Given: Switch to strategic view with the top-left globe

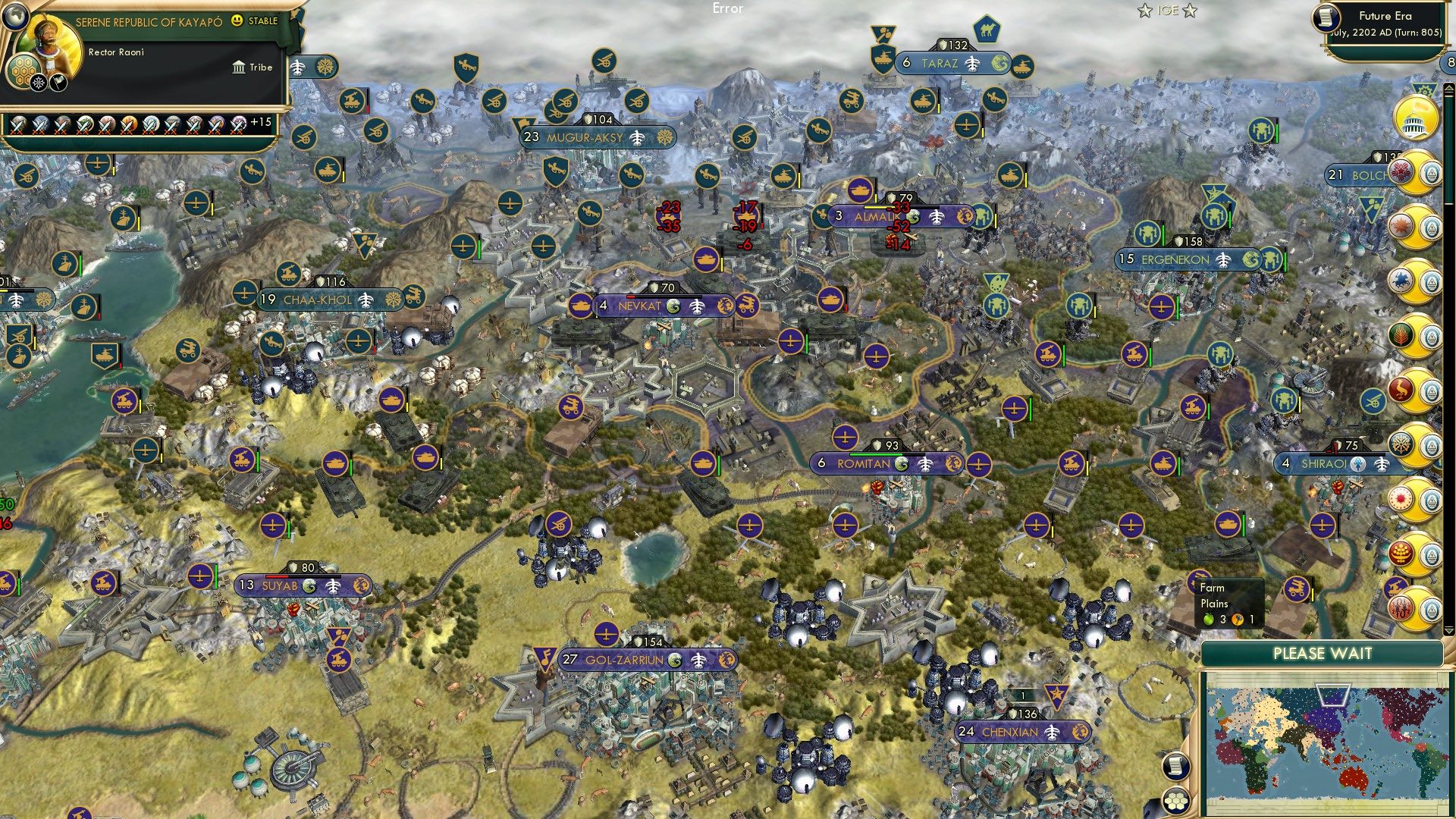Looking at the screenshot, I should 14,17.
